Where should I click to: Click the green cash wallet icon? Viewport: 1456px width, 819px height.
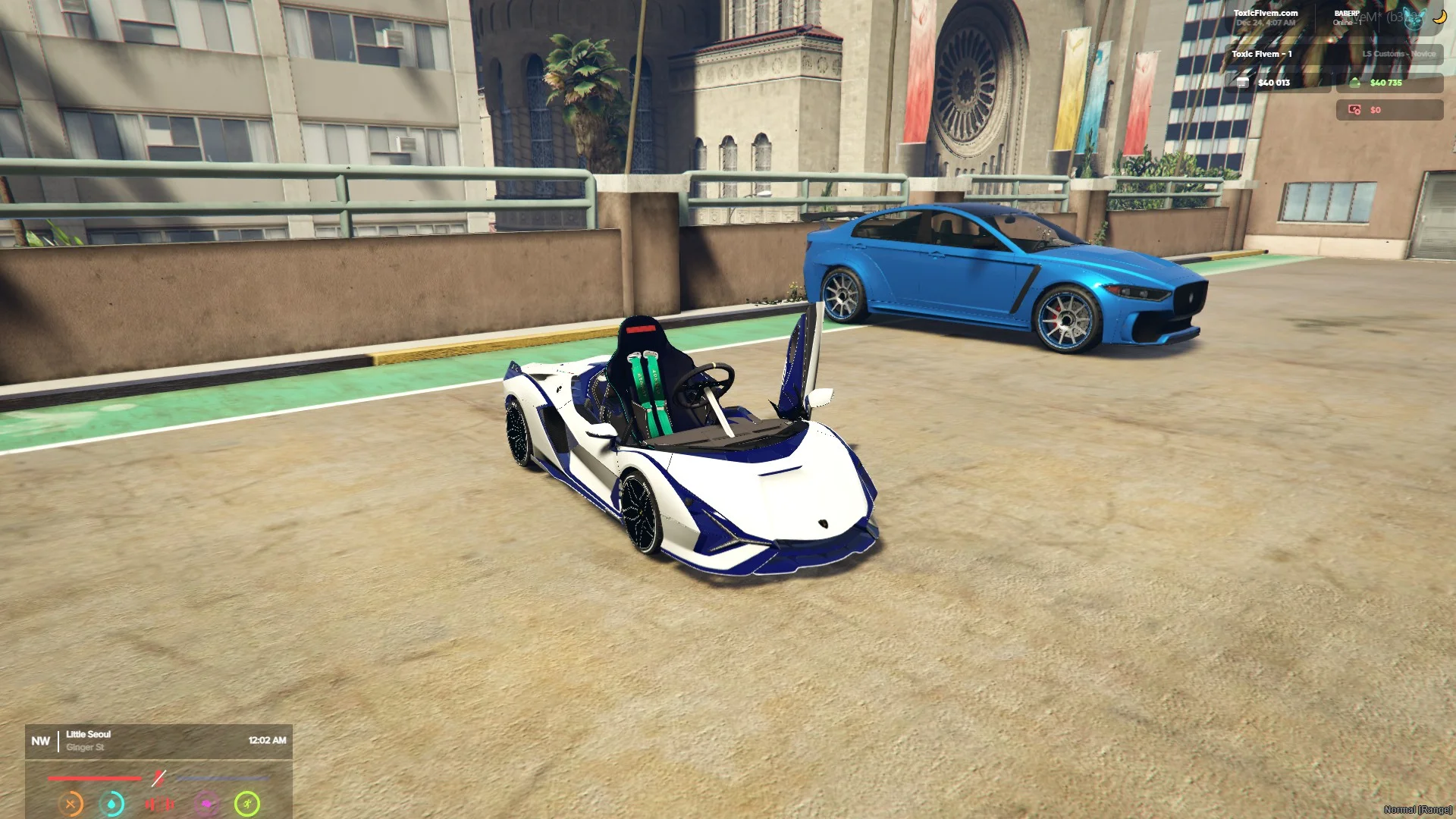tap(1355, 83)
